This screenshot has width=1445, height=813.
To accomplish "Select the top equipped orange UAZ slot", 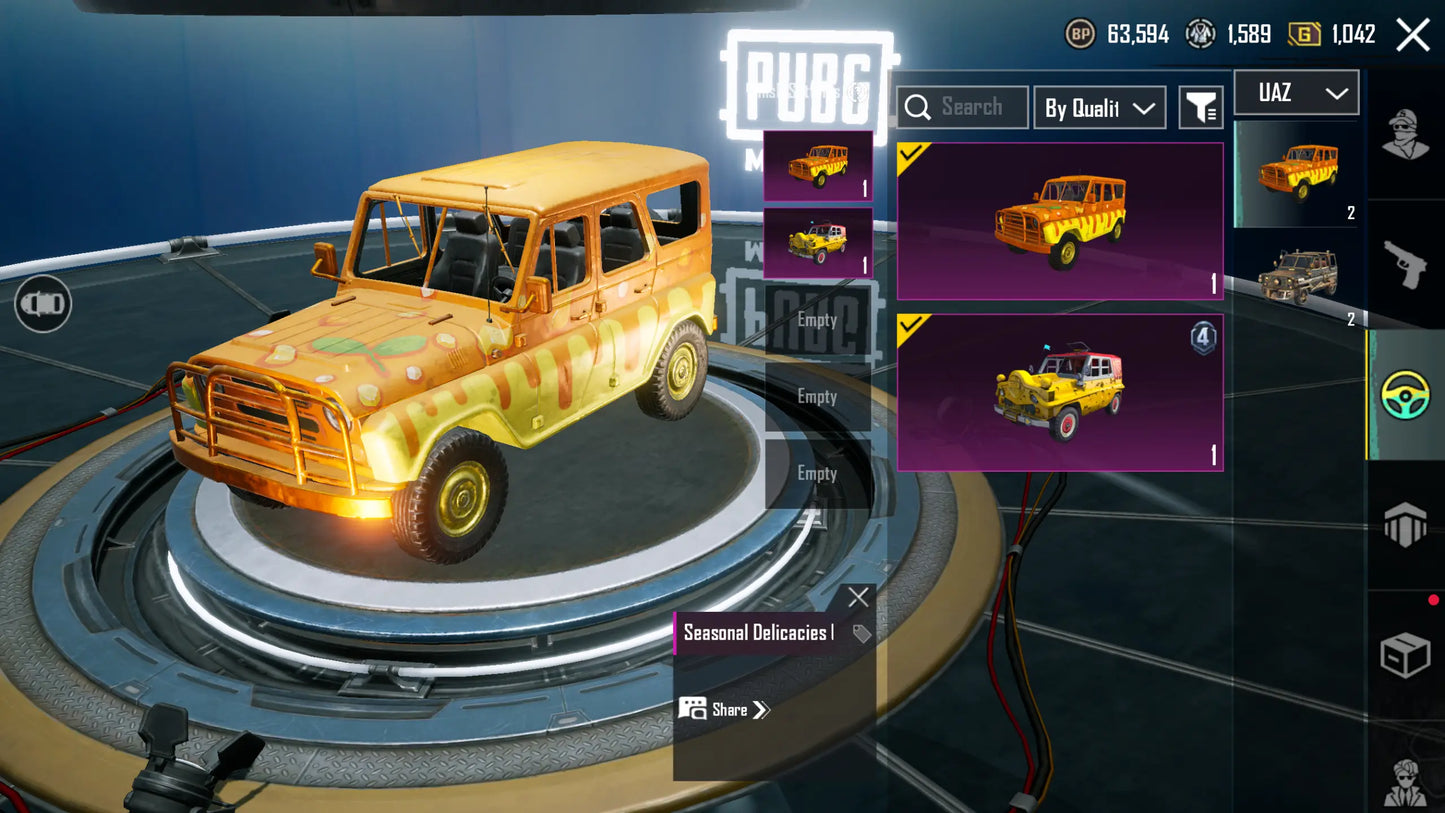I will pos(818,166).
